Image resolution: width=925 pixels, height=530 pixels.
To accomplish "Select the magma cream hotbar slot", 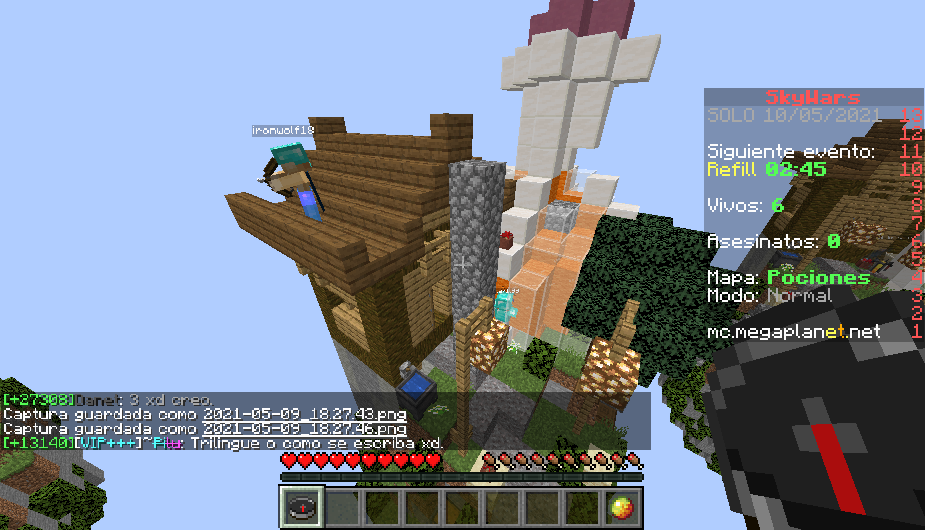I will point(621,507).
